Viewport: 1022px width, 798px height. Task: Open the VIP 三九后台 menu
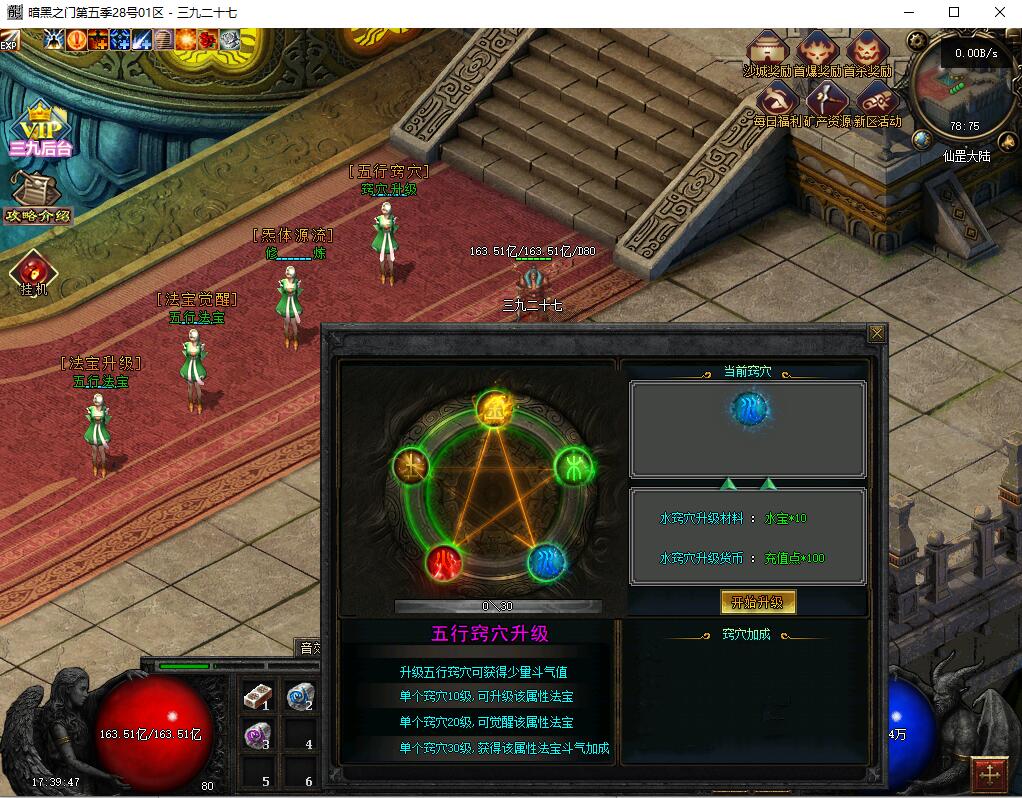pos(40,130)
